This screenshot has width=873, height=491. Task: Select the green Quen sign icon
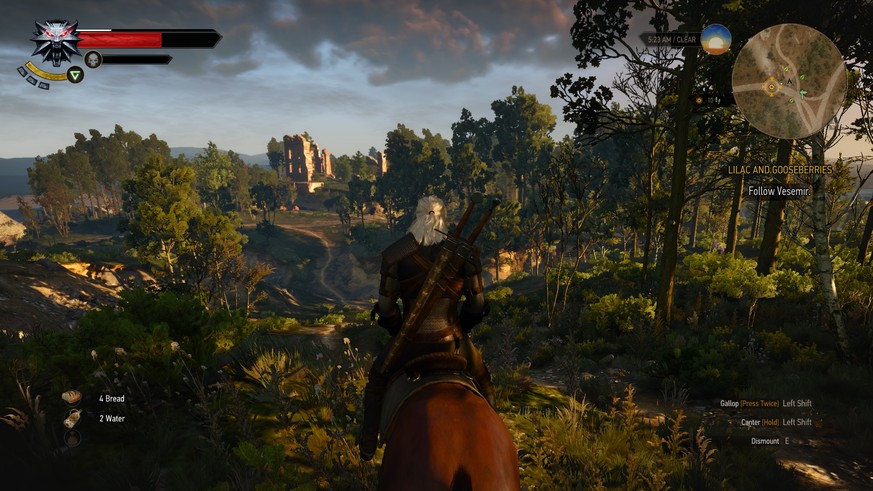click(x=75, y=75)
